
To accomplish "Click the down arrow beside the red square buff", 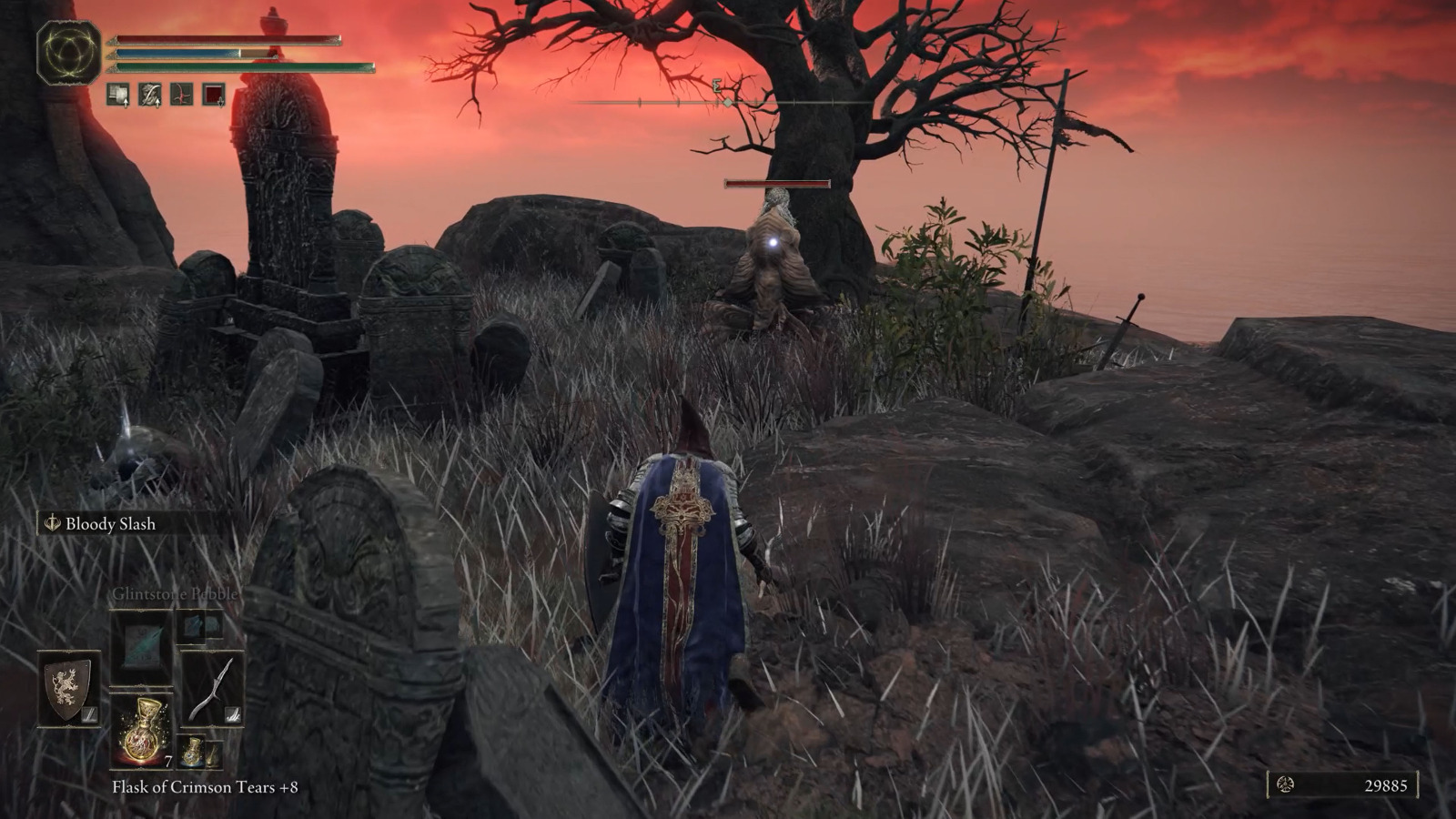I will point(220,103).
